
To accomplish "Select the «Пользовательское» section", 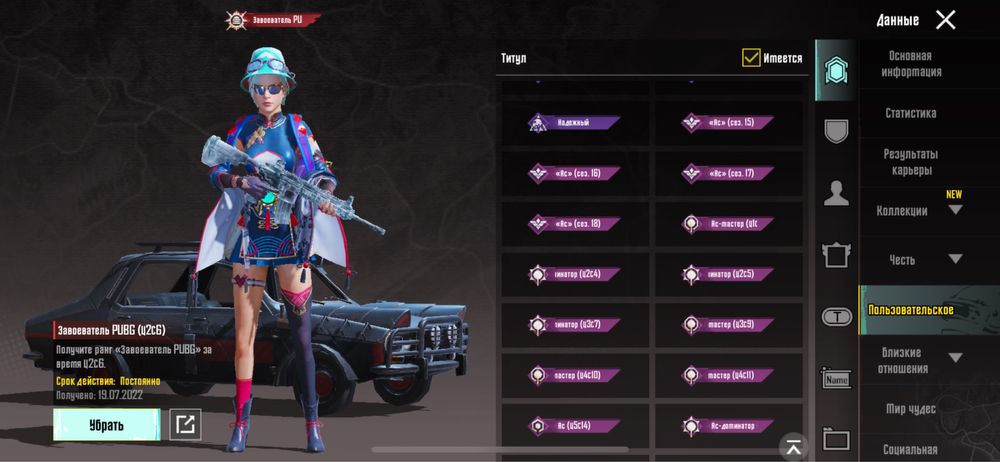I will [x=910, y=310].
